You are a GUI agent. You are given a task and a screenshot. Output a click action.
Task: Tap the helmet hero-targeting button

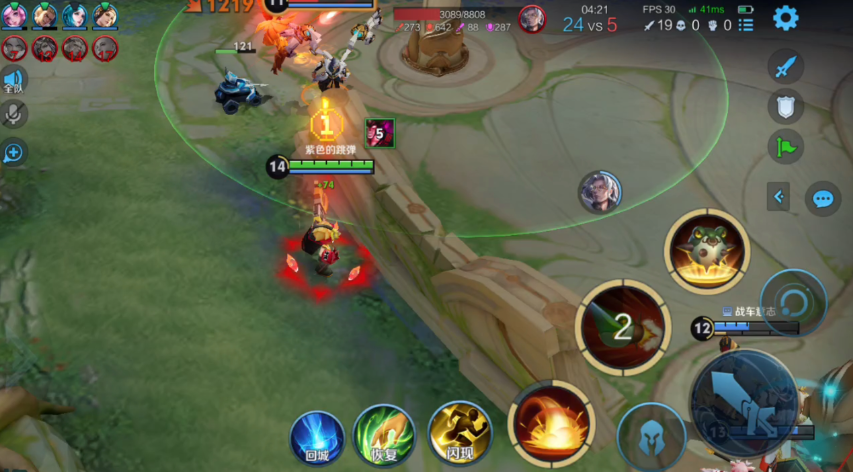point(651,438)
